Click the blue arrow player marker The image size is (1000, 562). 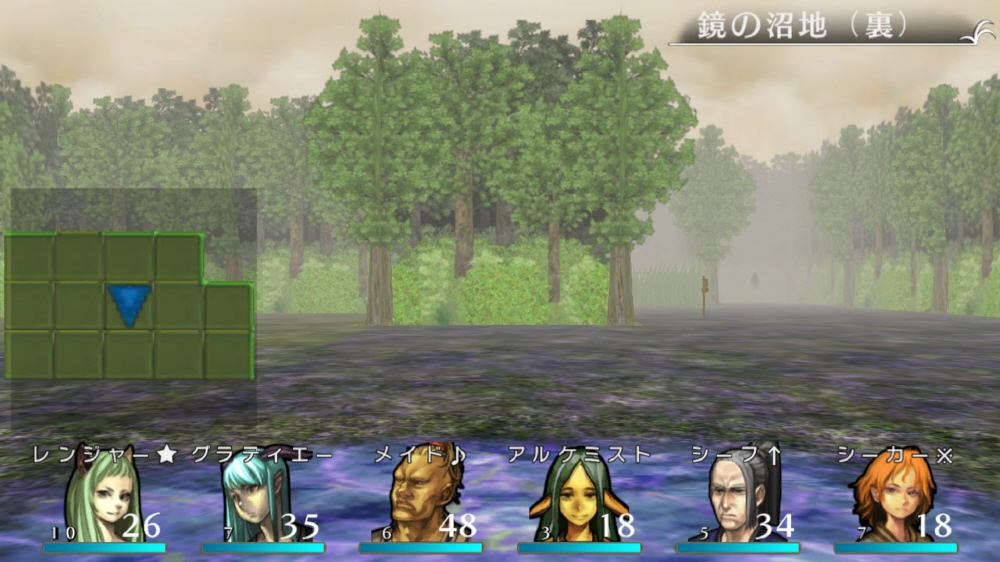(129, 305)
